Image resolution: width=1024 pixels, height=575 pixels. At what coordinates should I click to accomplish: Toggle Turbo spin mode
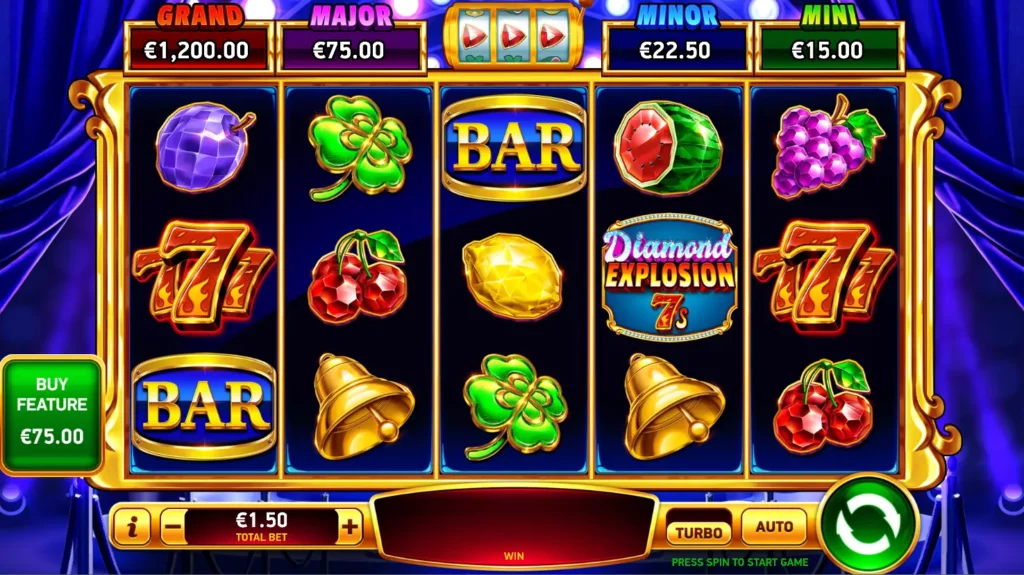[700, 531]
